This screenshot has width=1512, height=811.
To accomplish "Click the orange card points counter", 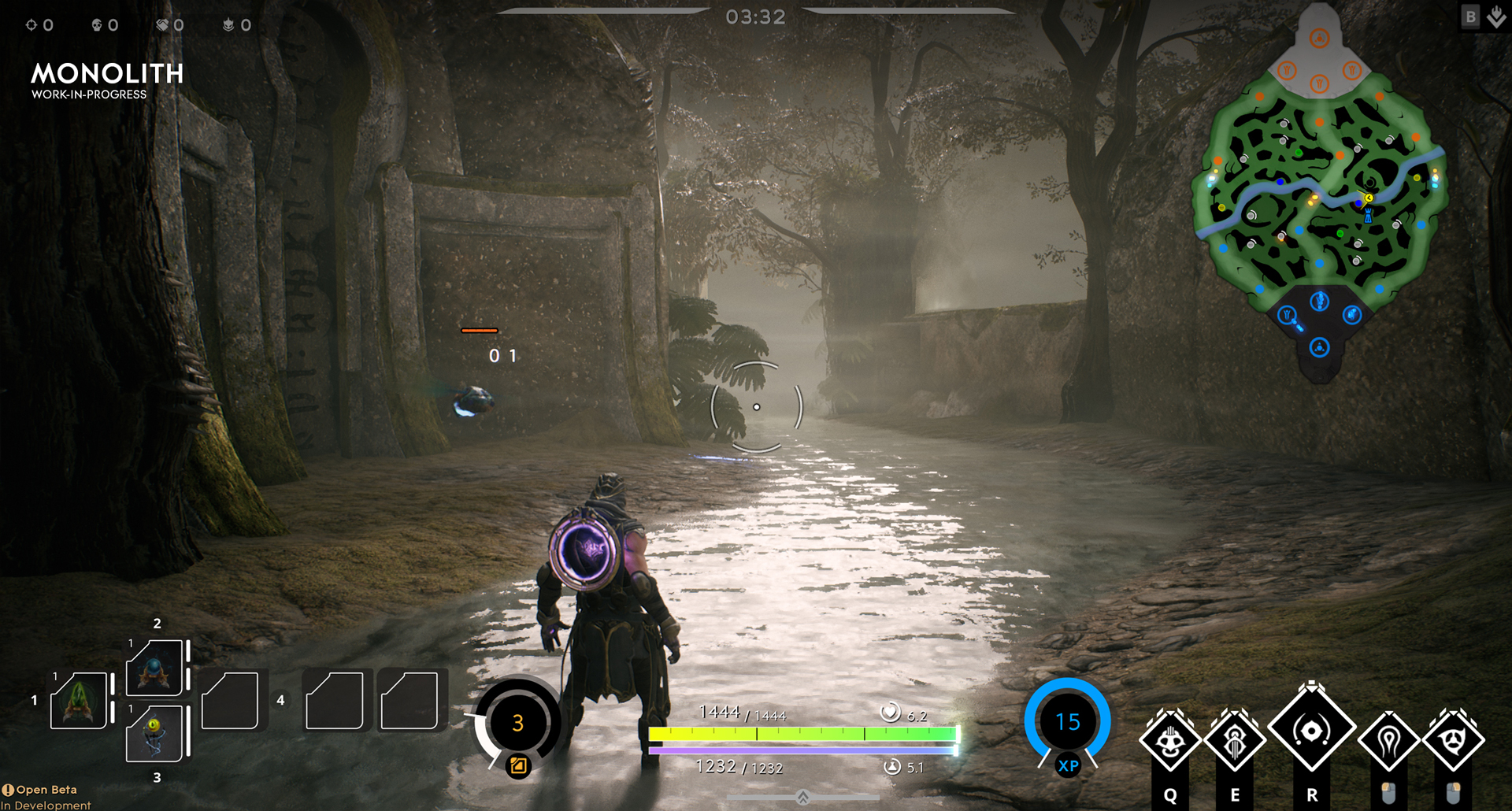I will (517, 723).
